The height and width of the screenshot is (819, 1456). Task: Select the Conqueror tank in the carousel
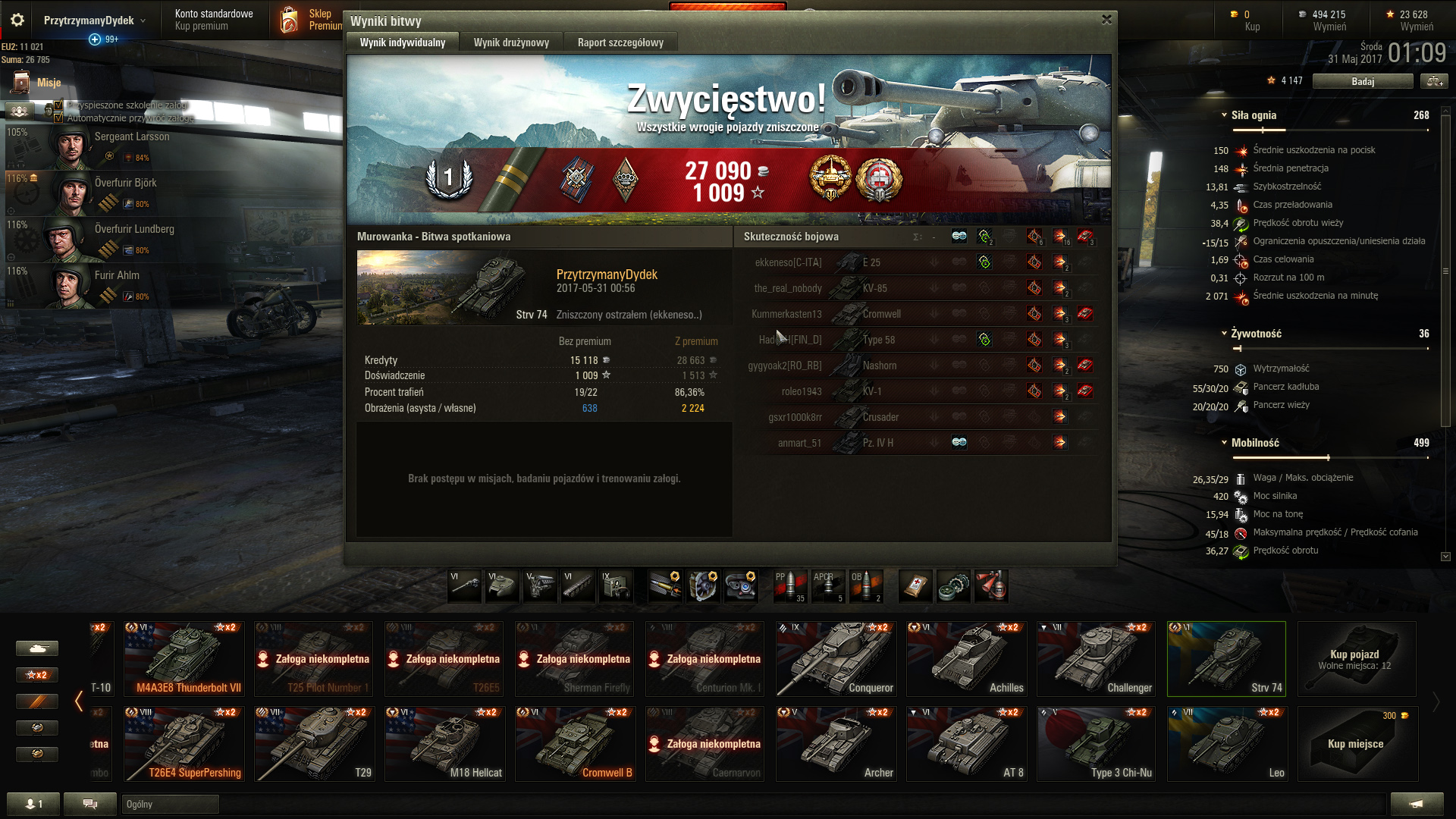pyautogui.click(x=836, y=658)
